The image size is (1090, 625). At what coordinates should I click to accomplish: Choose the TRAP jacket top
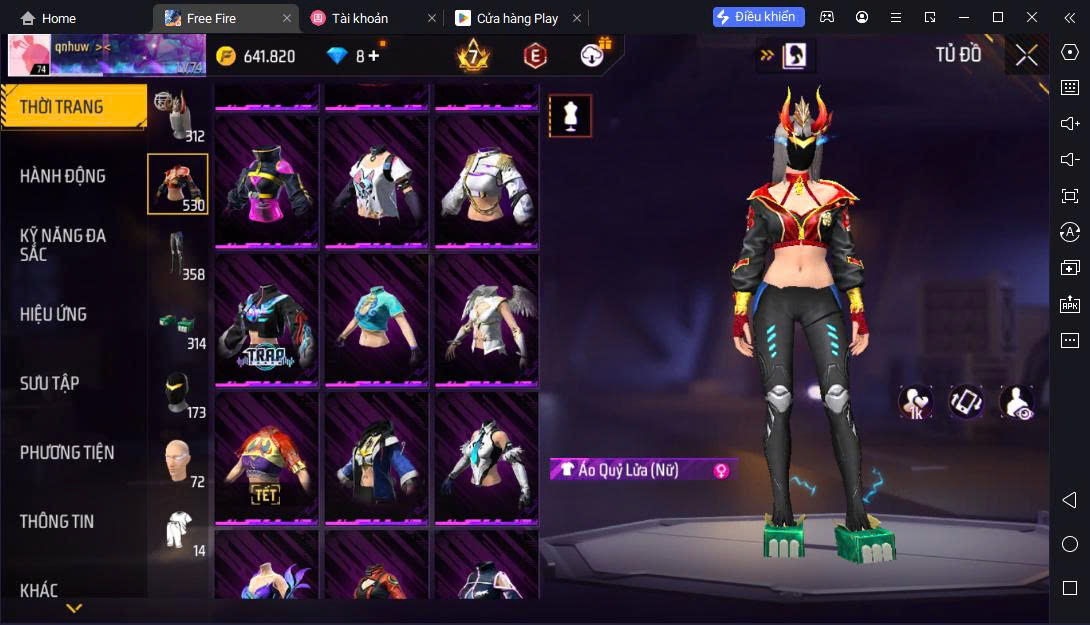coord(266,319)
